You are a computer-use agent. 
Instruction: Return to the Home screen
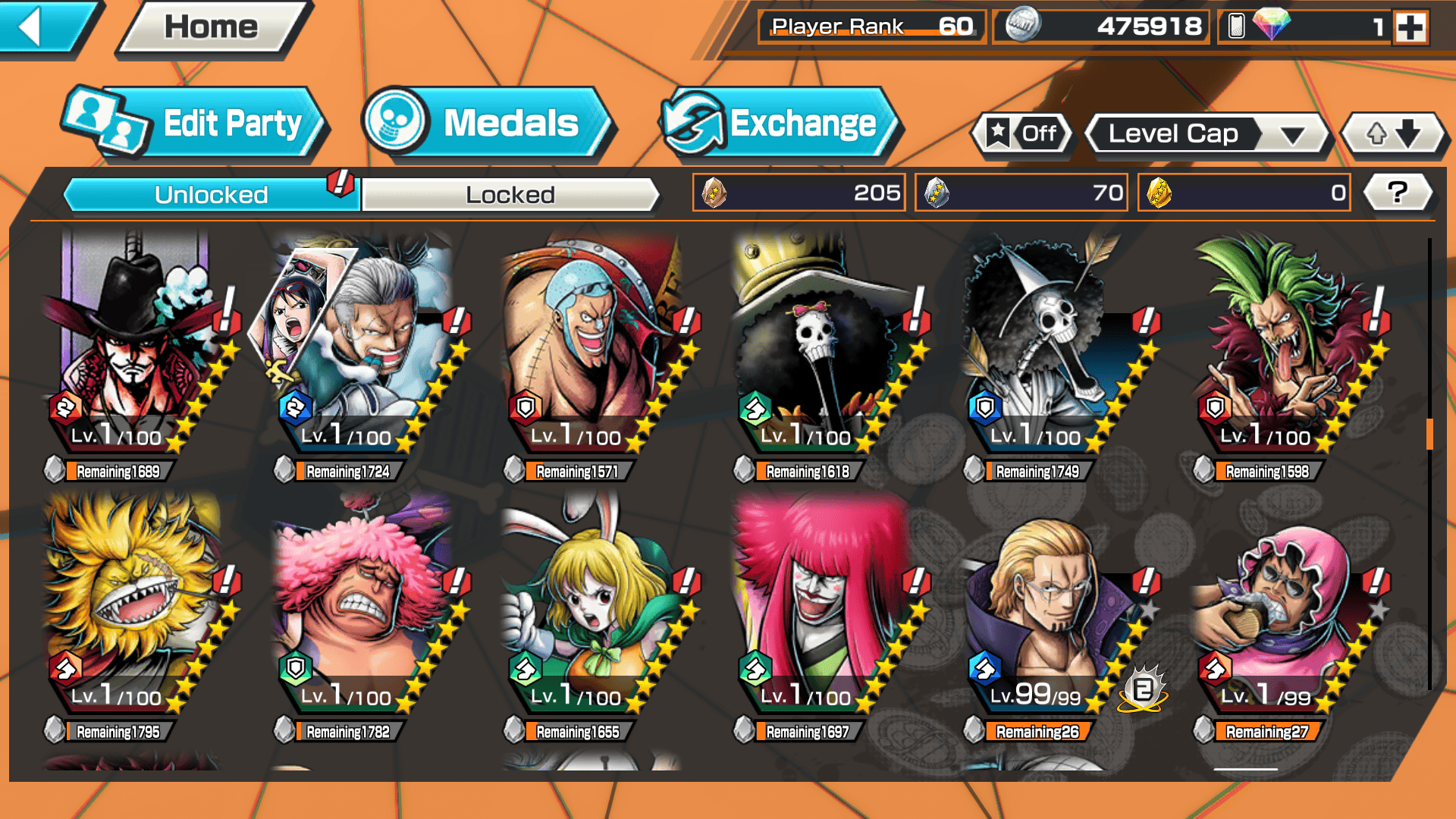pos(211,28)
